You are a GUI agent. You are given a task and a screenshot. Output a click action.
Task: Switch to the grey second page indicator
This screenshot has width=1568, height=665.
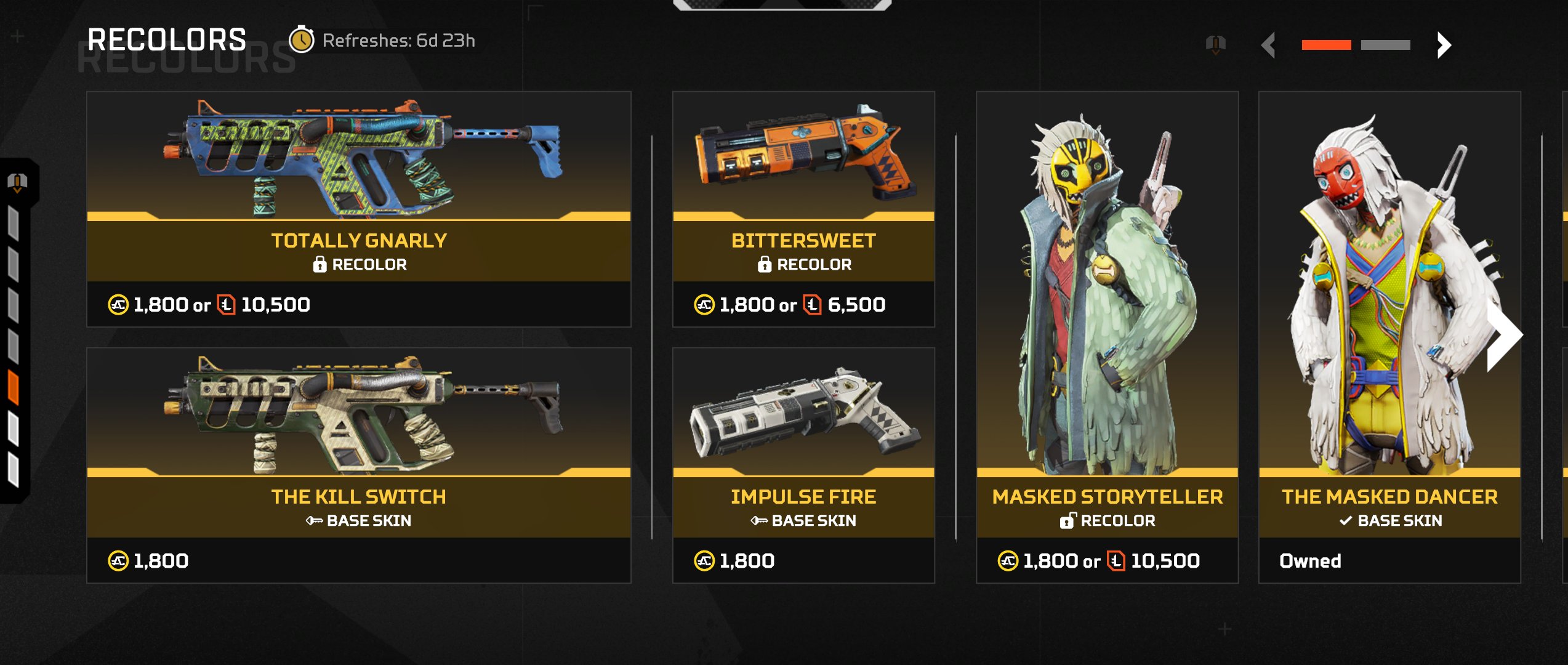coord(1385,45)
